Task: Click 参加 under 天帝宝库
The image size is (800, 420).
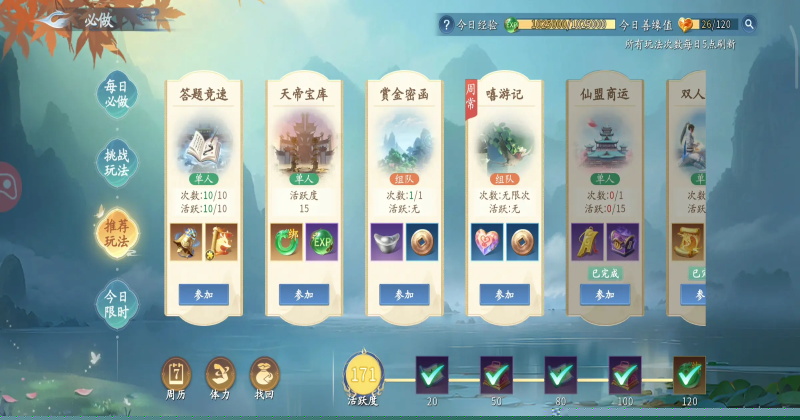Action: click(x=304, y=295)
